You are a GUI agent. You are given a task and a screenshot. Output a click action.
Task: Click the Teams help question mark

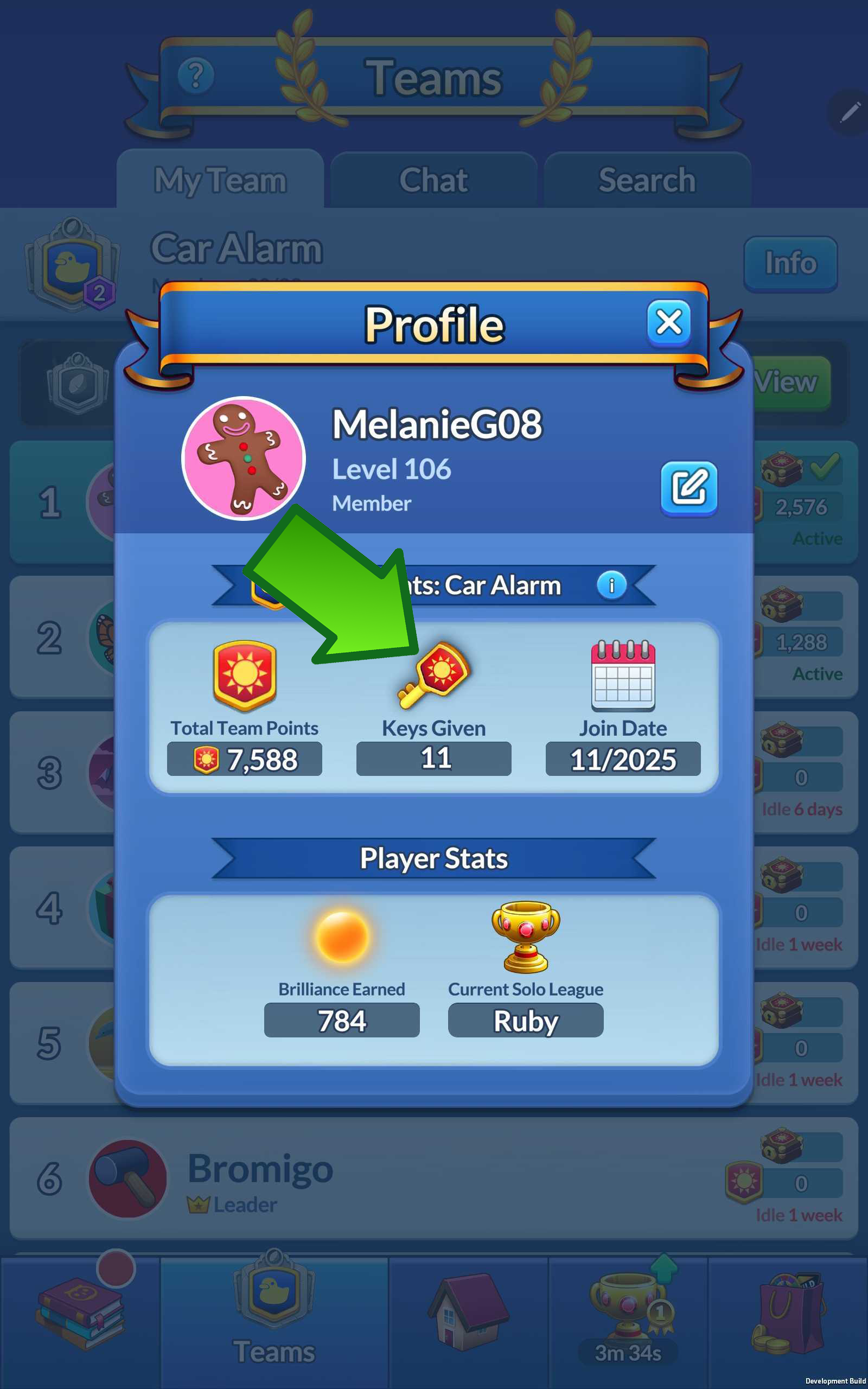[x=196, y=75]
